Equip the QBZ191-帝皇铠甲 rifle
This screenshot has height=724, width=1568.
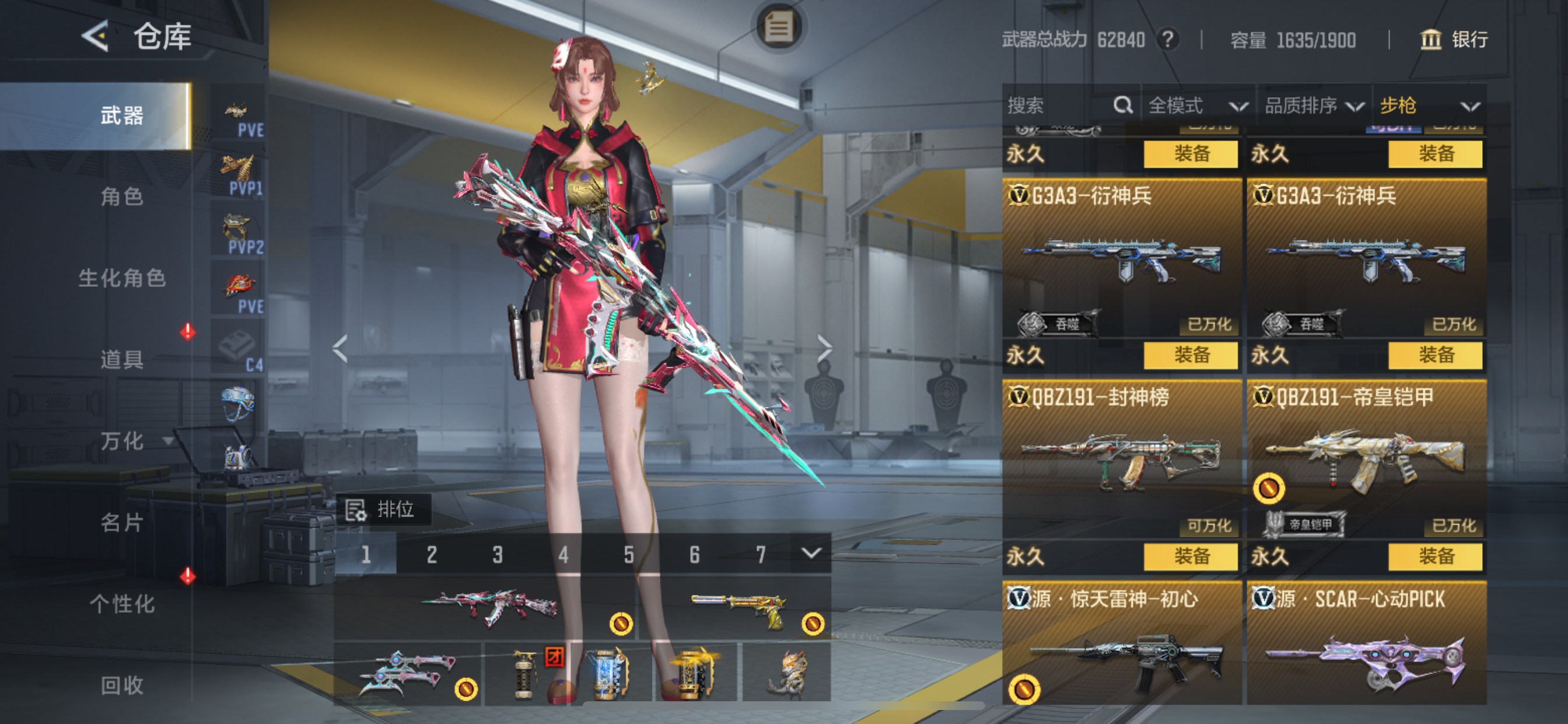click(1434, 557)
